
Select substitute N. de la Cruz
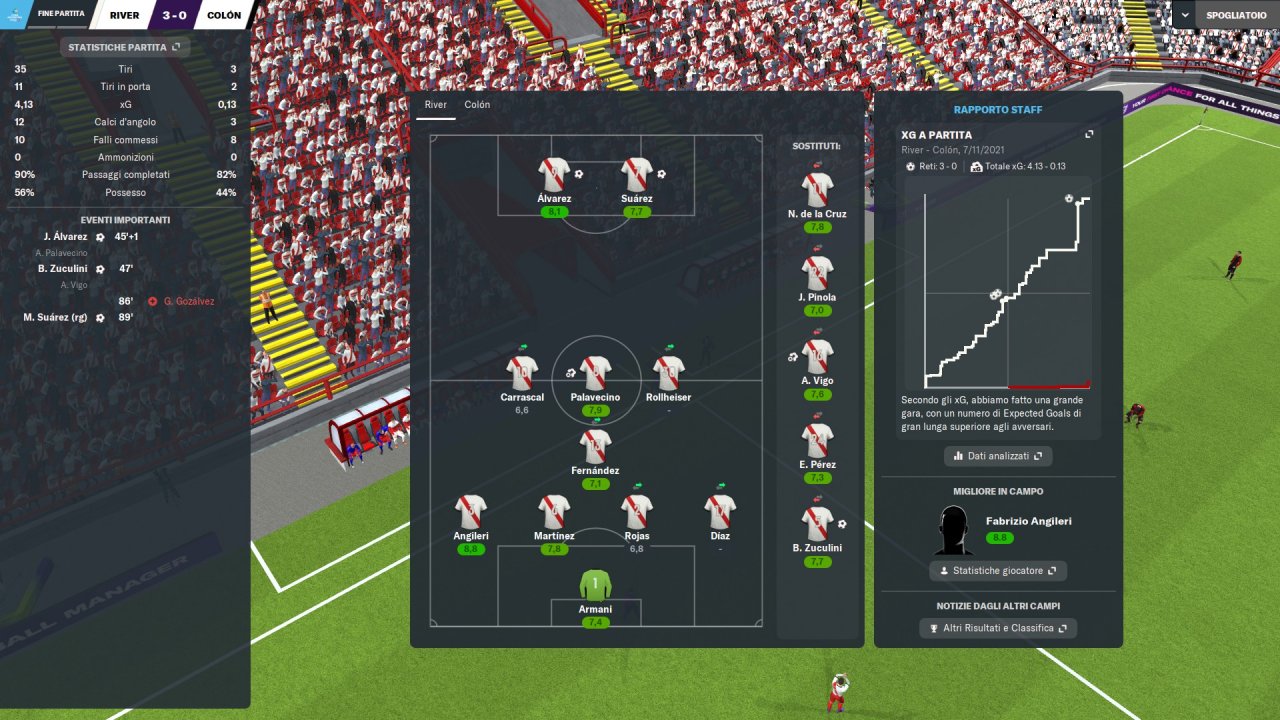point(817,188)
